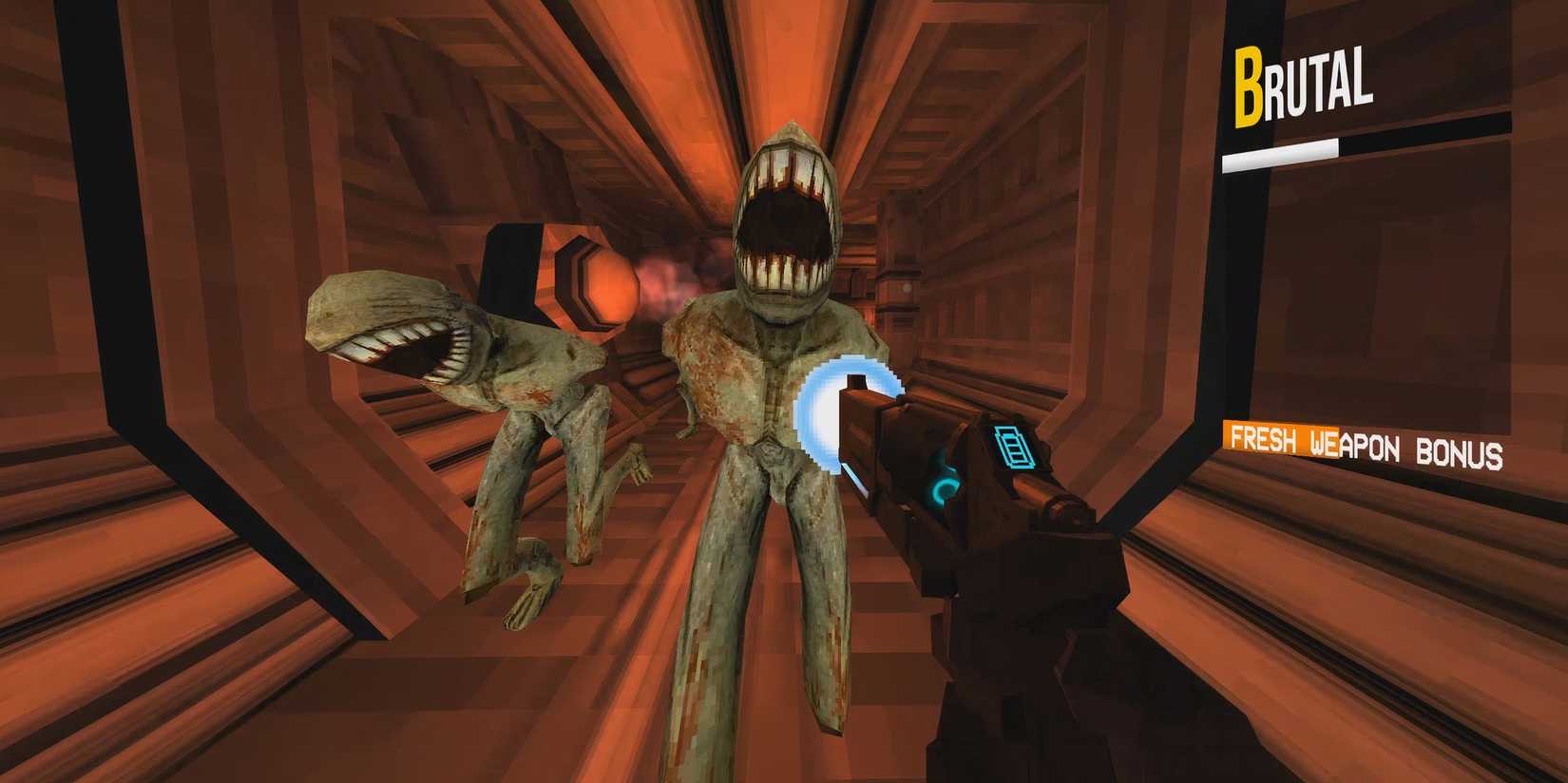Click the glowing cyan ring emblem on the gun

(x=945, y=490)
